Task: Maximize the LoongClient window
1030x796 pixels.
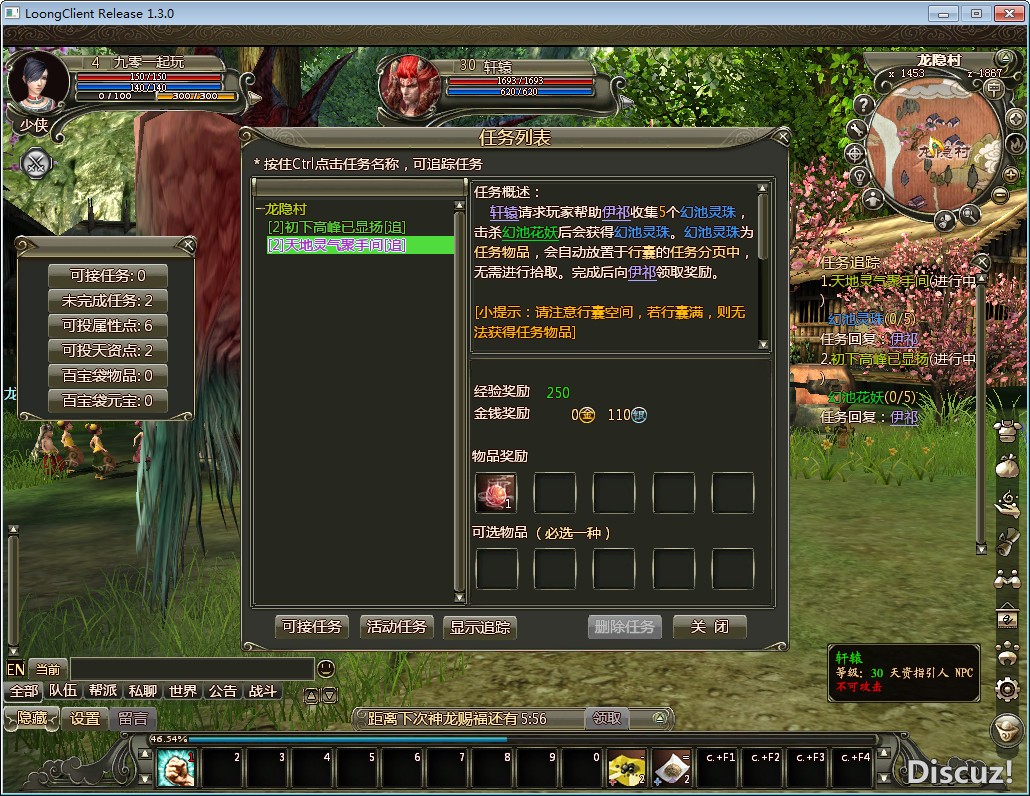Action: pos(977,13)
